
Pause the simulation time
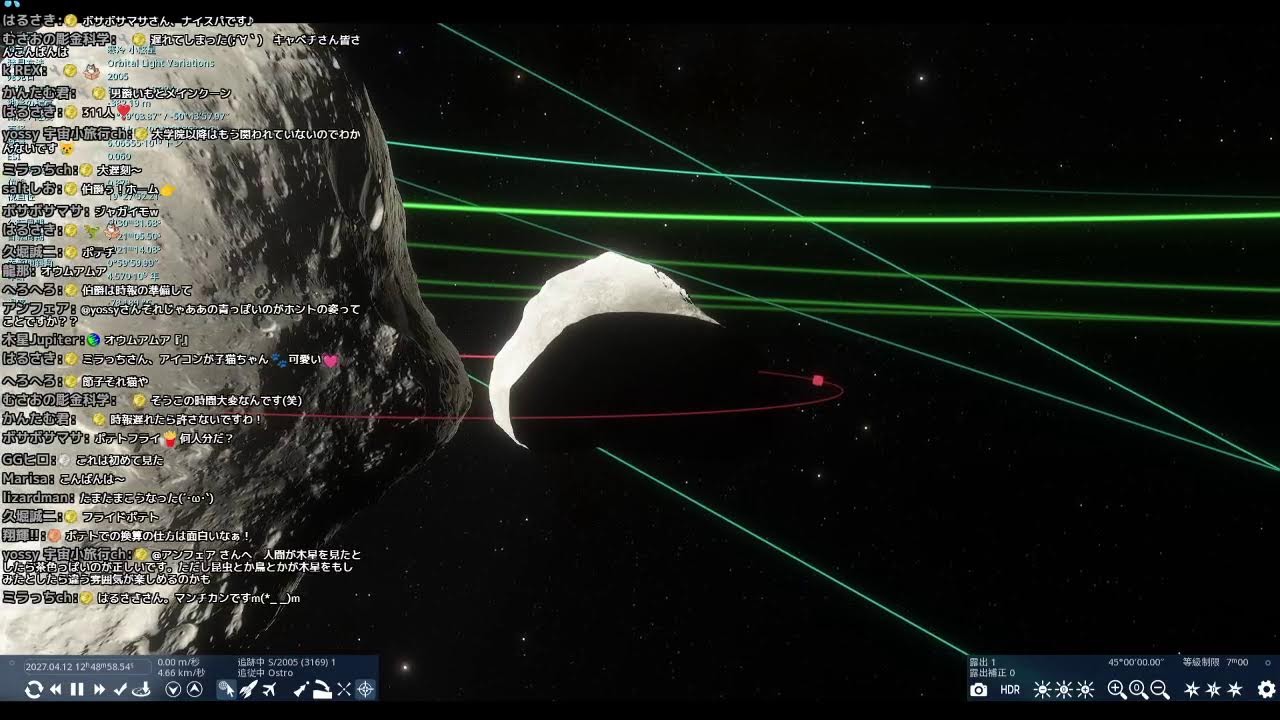(x=77, y=689)
